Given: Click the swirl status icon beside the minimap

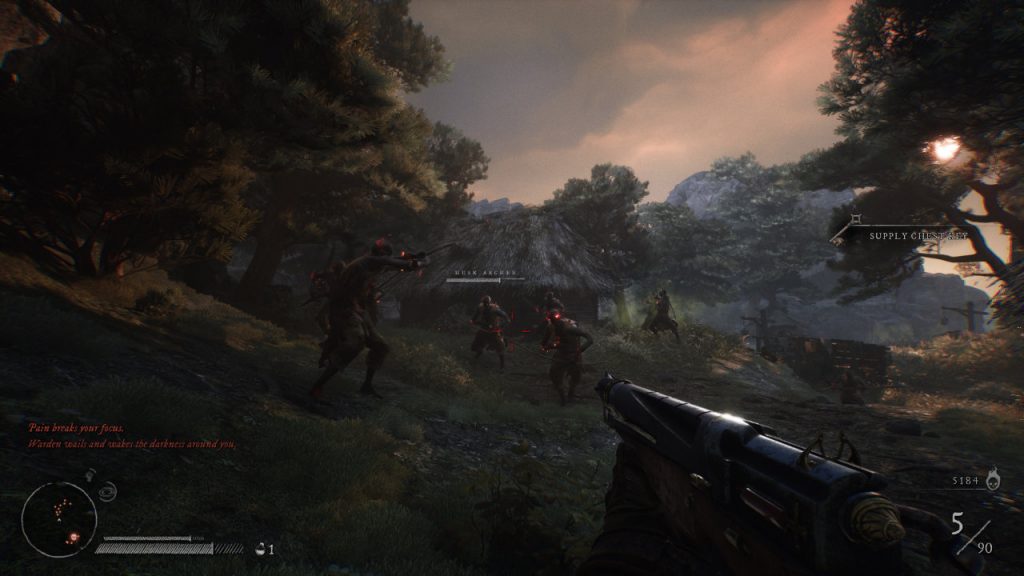Looking at the screenshot, I should point(108,491).
